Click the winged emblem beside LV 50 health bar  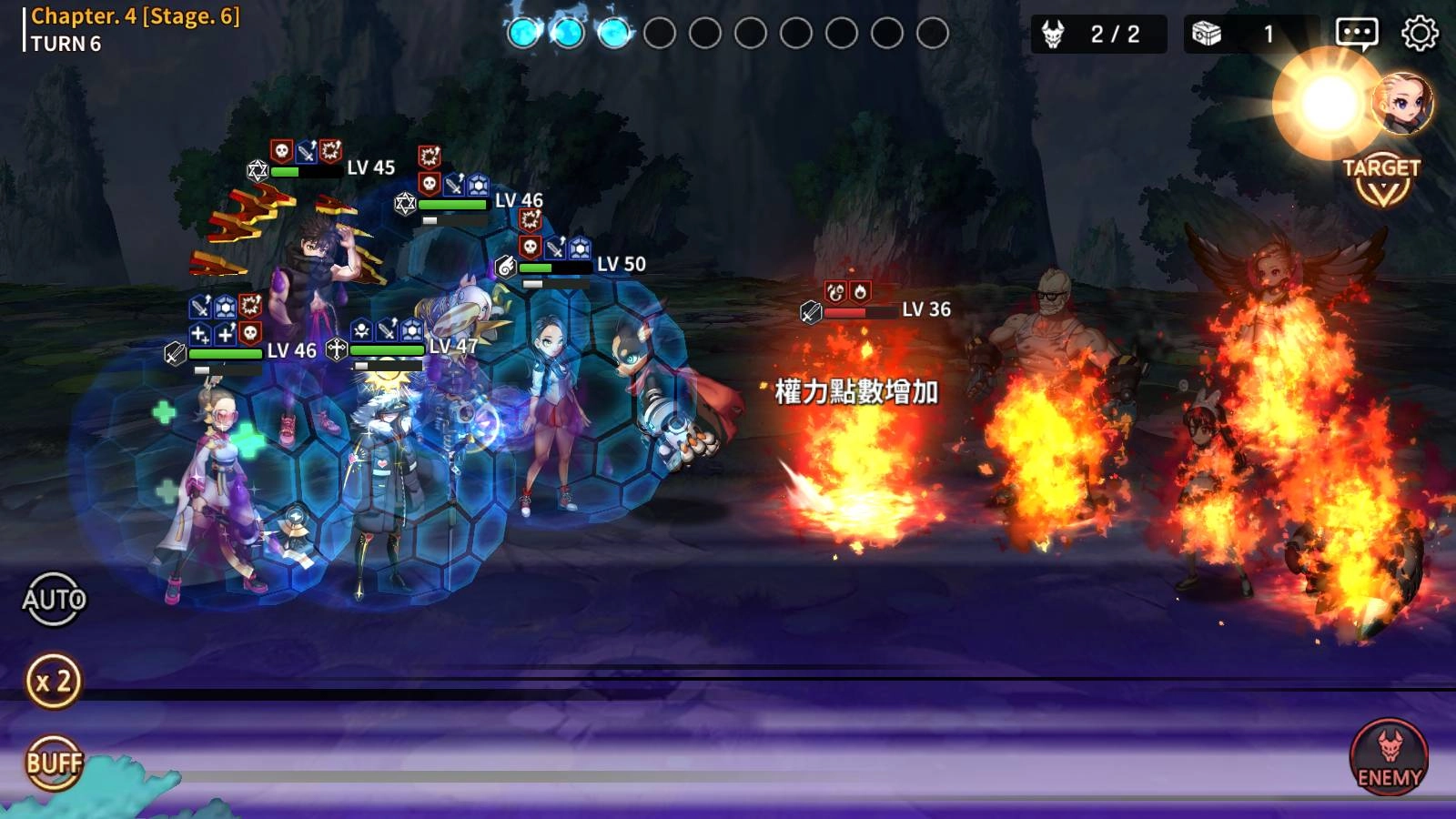(506, 268)
